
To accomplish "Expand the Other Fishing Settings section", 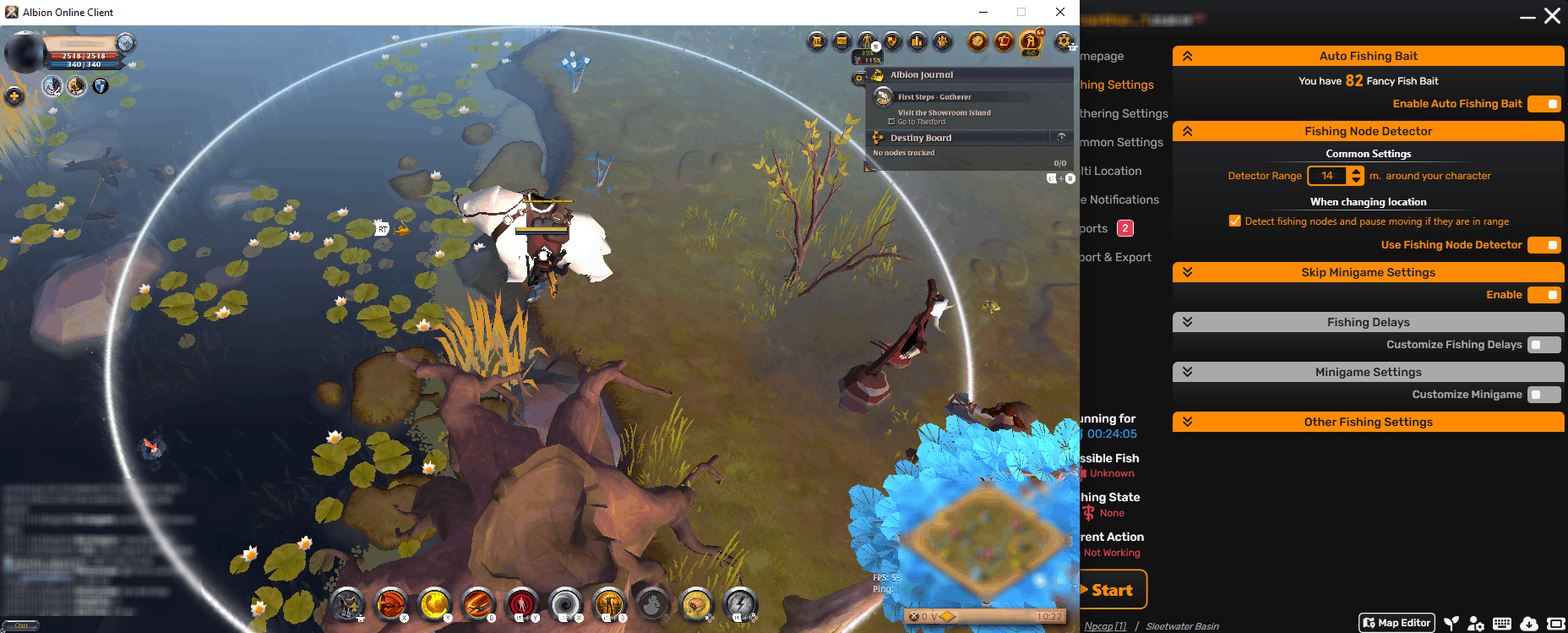I will (1368, 422).
